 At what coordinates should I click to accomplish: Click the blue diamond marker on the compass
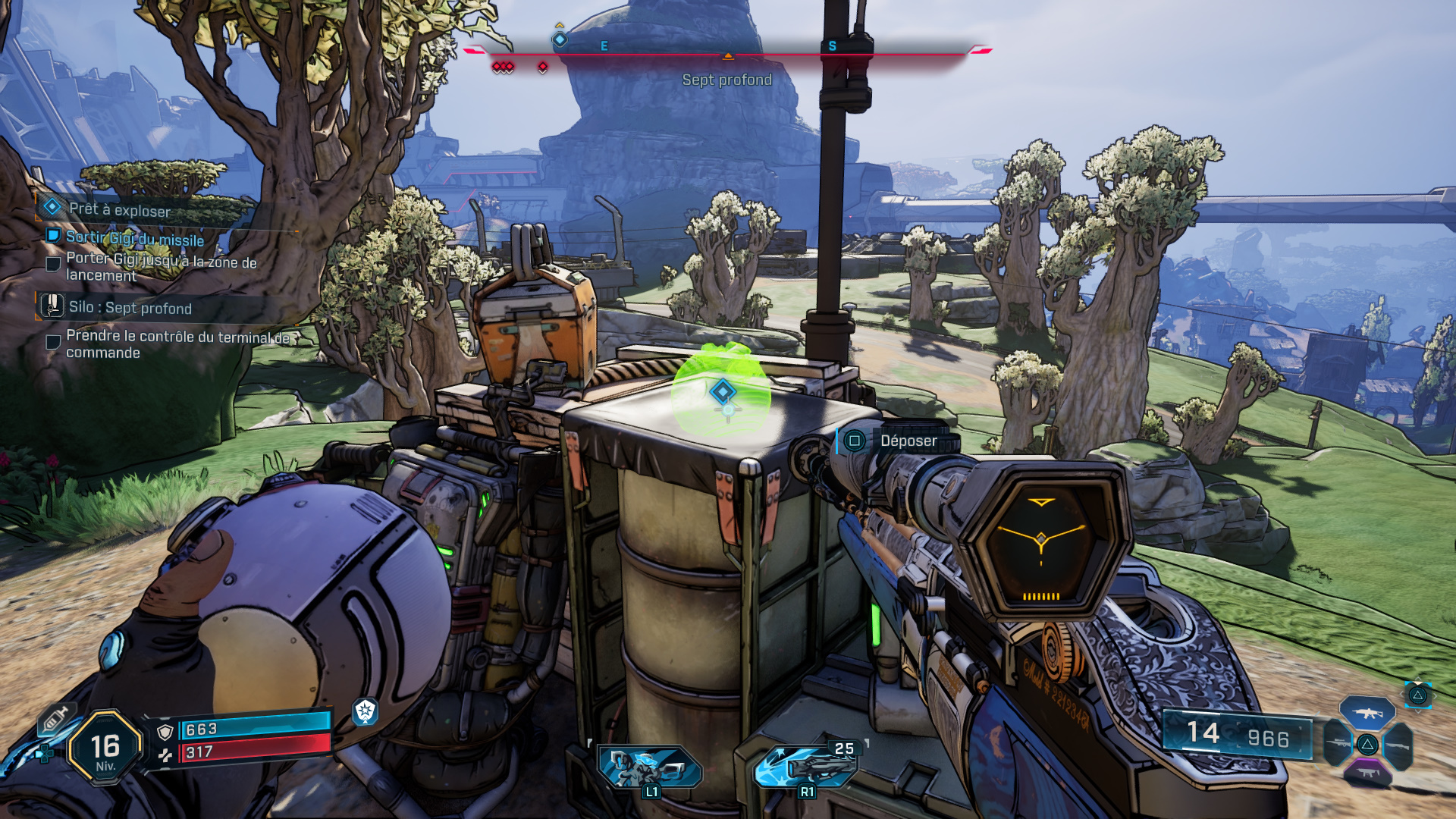coord(560,39)
